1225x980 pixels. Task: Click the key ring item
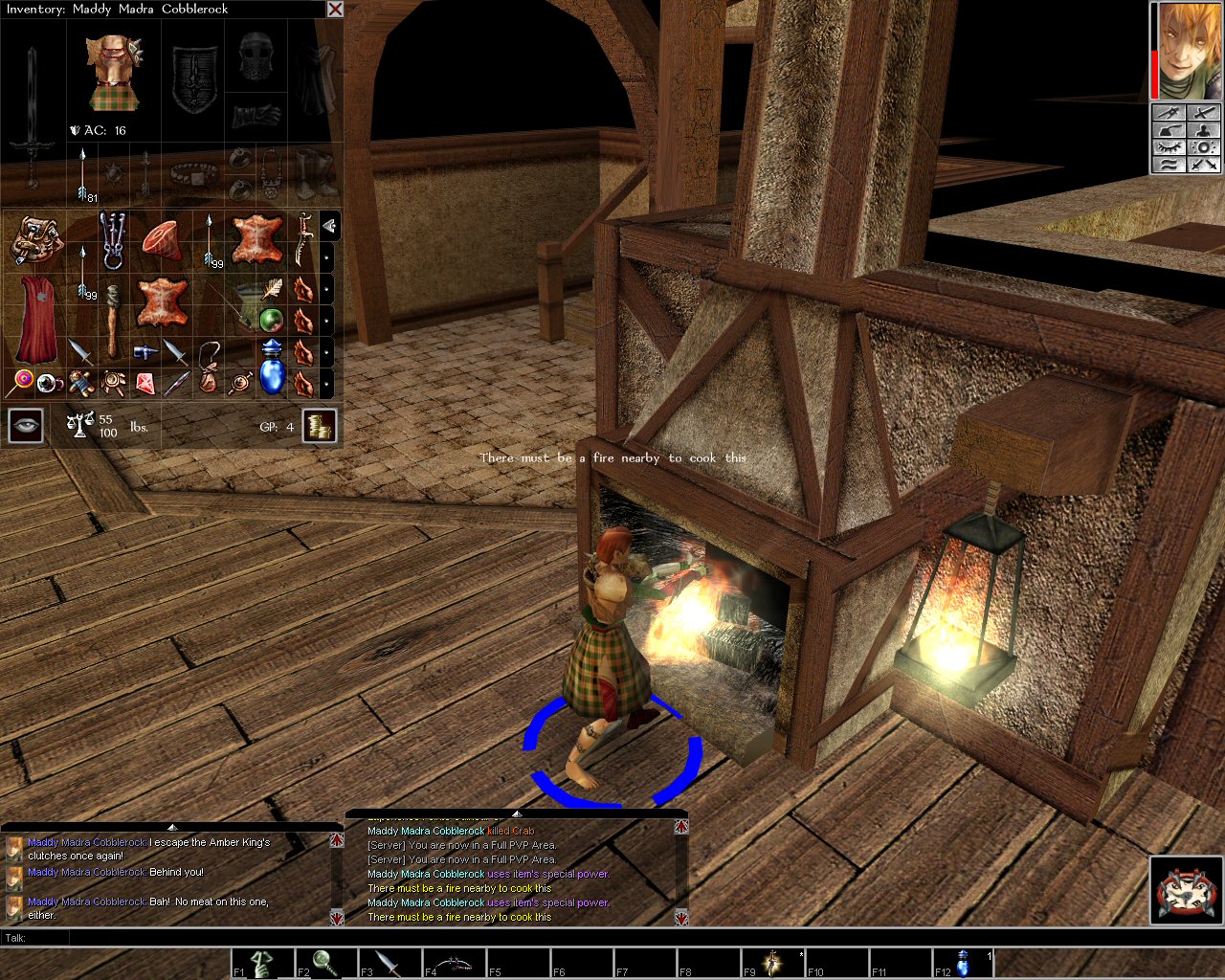tap(113, 239)
